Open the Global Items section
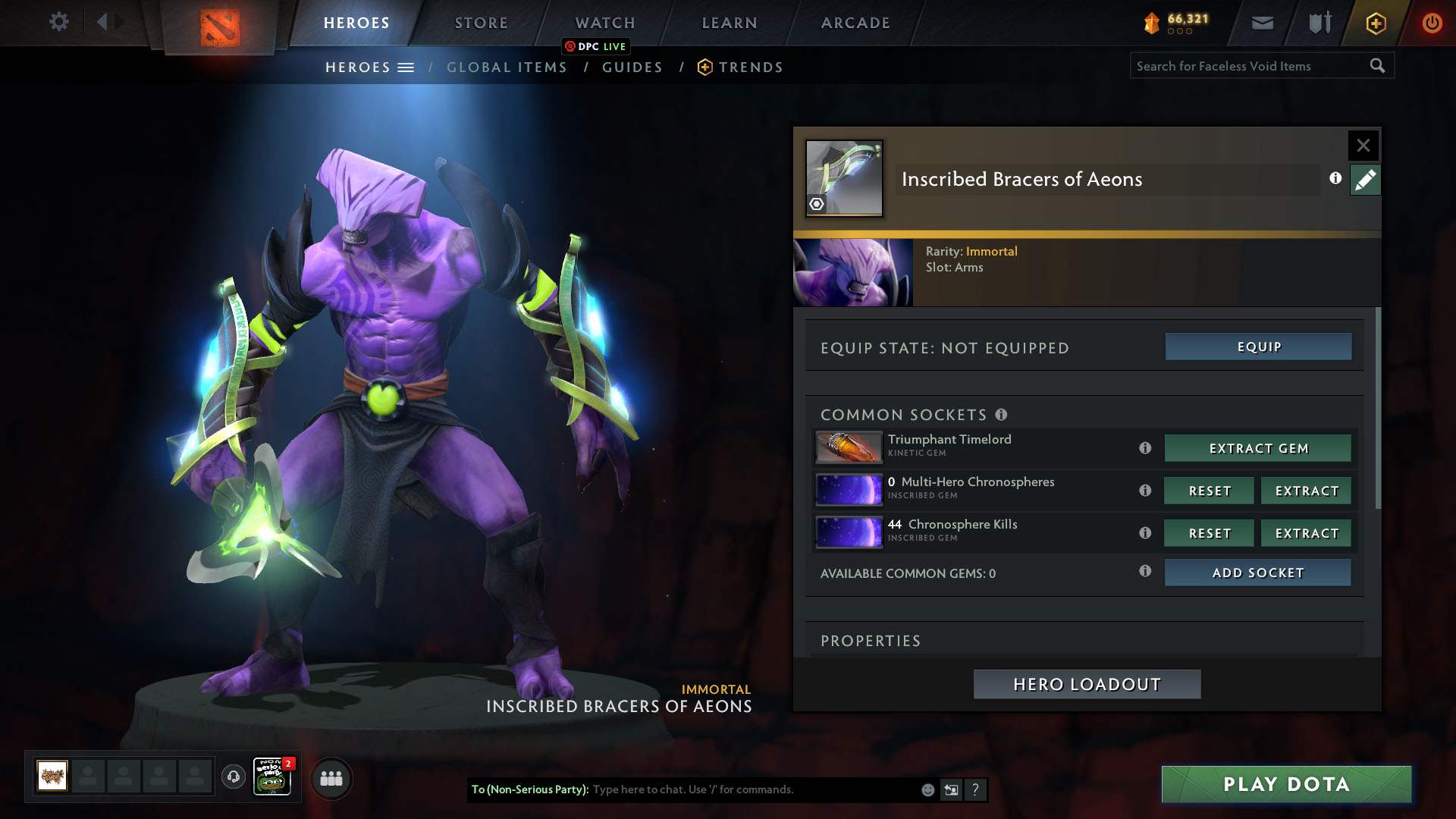 [x=507, y=67]
